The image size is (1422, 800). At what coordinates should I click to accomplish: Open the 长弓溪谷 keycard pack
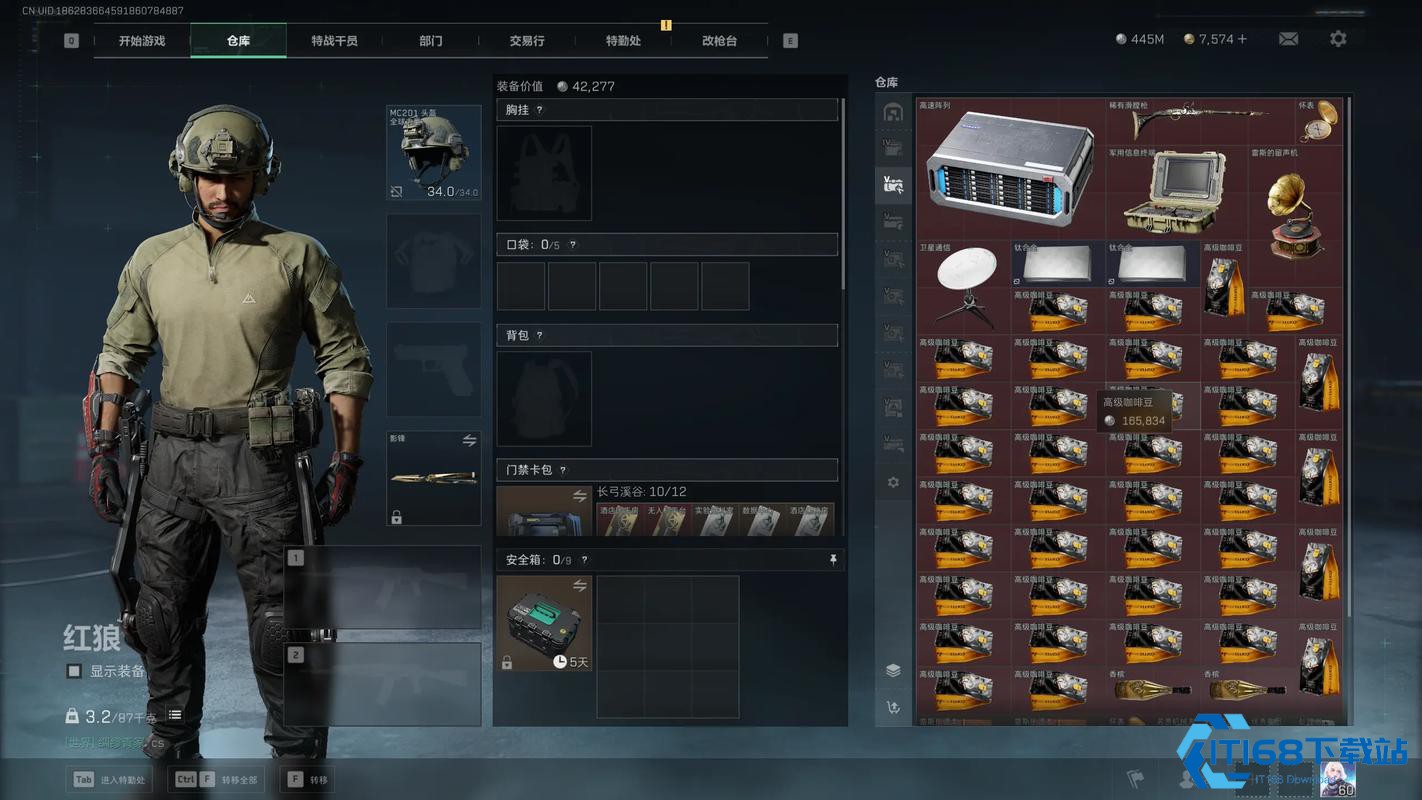544,512
